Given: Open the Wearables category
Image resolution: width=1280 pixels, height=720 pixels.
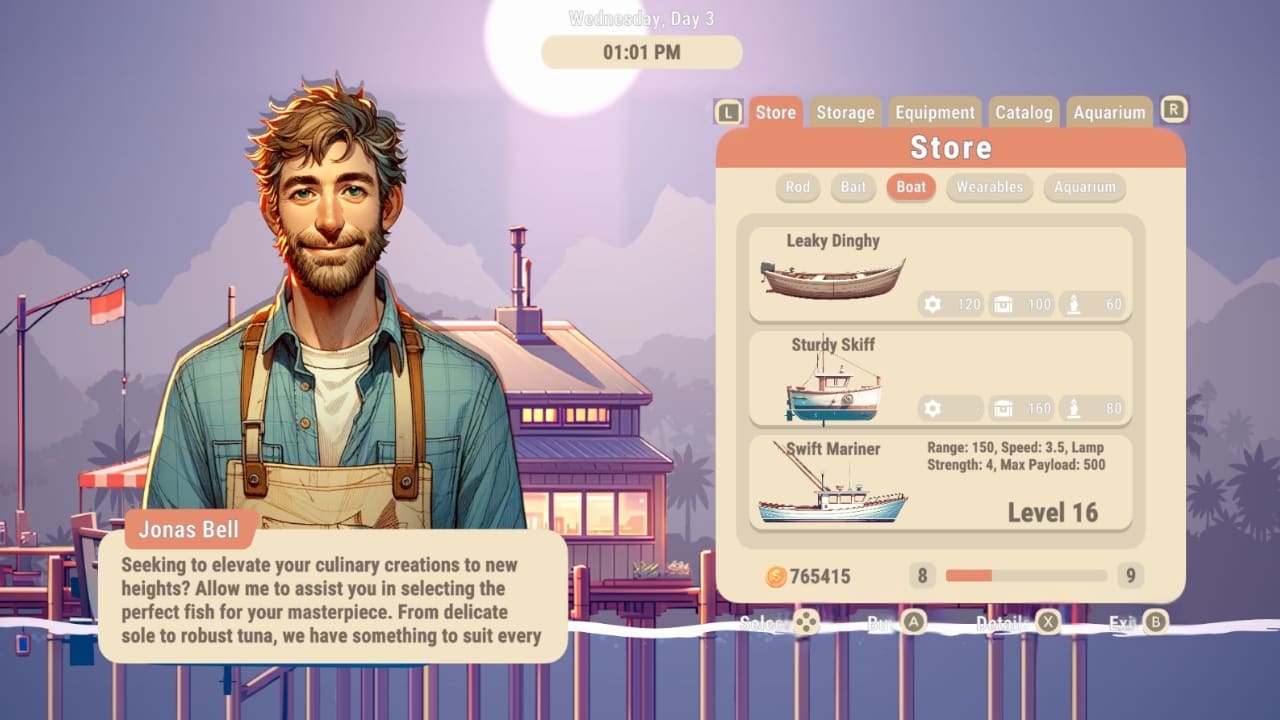Looking at the screenshot, I should click(989, 187).
